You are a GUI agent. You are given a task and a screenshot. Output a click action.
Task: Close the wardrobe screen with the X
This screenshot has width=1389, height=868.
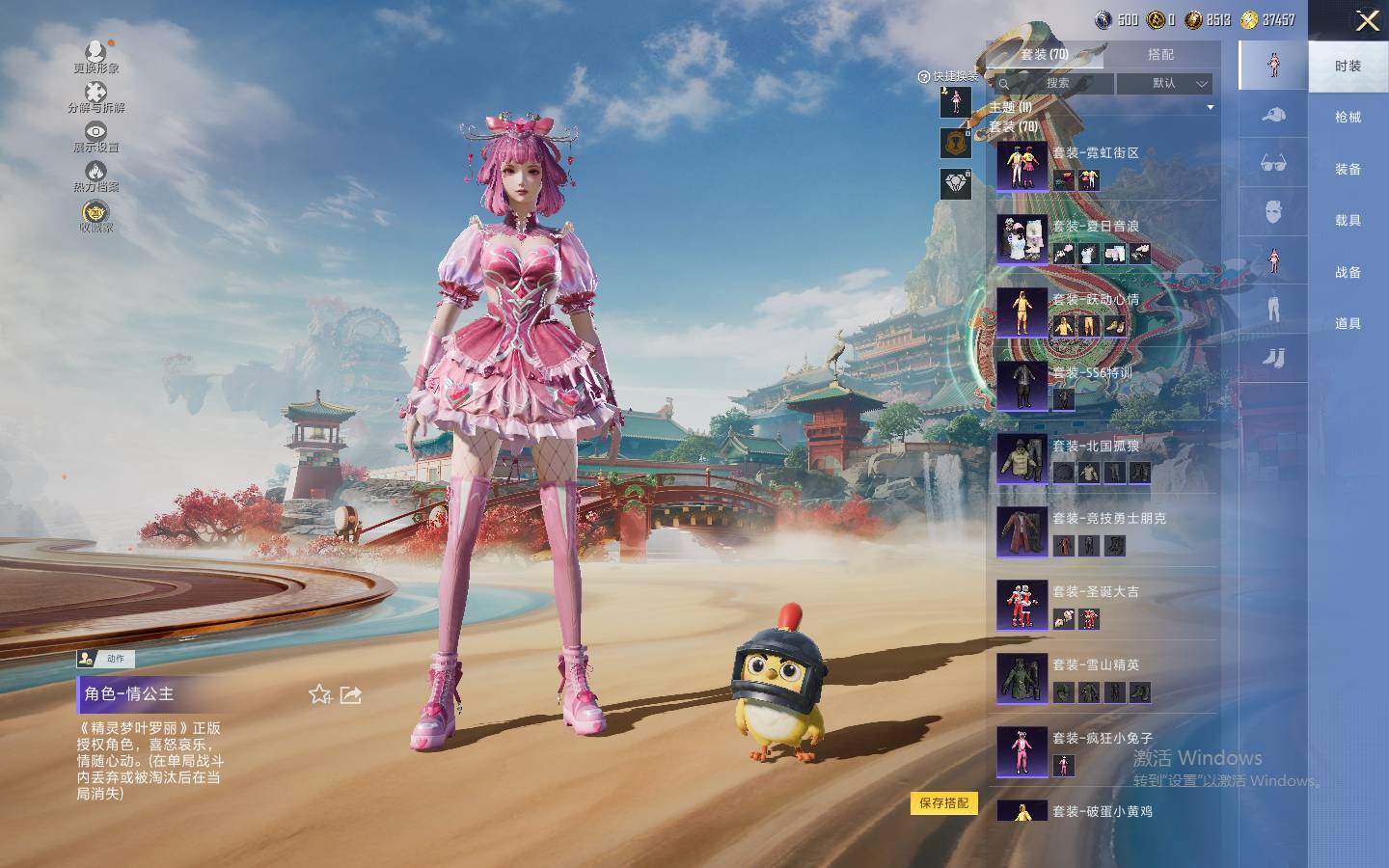tap(1367, 20)
